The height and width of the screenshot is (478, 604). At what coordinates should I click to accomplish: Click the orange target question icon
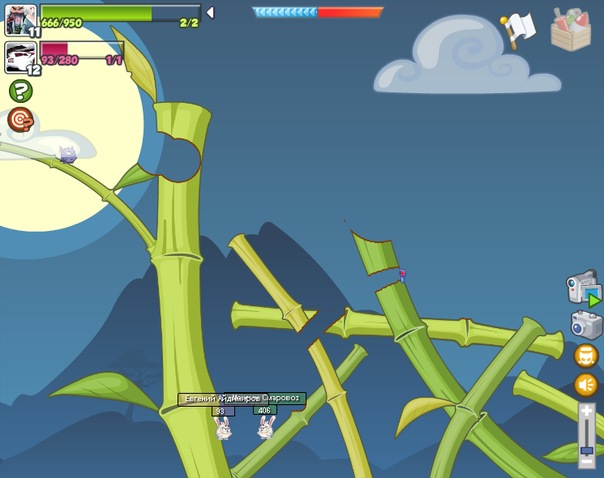[x=20, y=120]
